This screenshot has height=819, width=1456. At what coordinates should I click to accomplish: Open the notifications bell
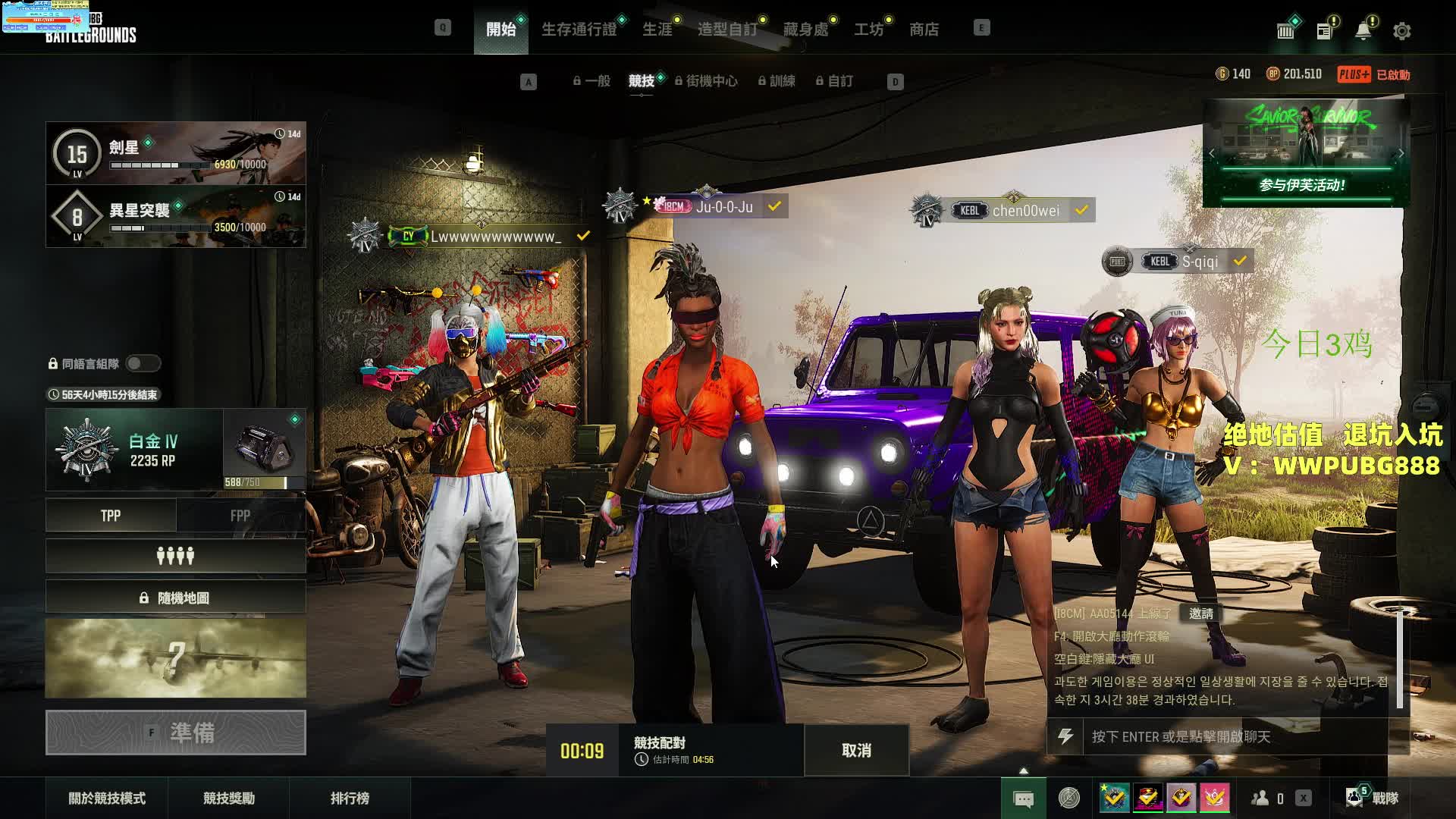pos(1363,31)
